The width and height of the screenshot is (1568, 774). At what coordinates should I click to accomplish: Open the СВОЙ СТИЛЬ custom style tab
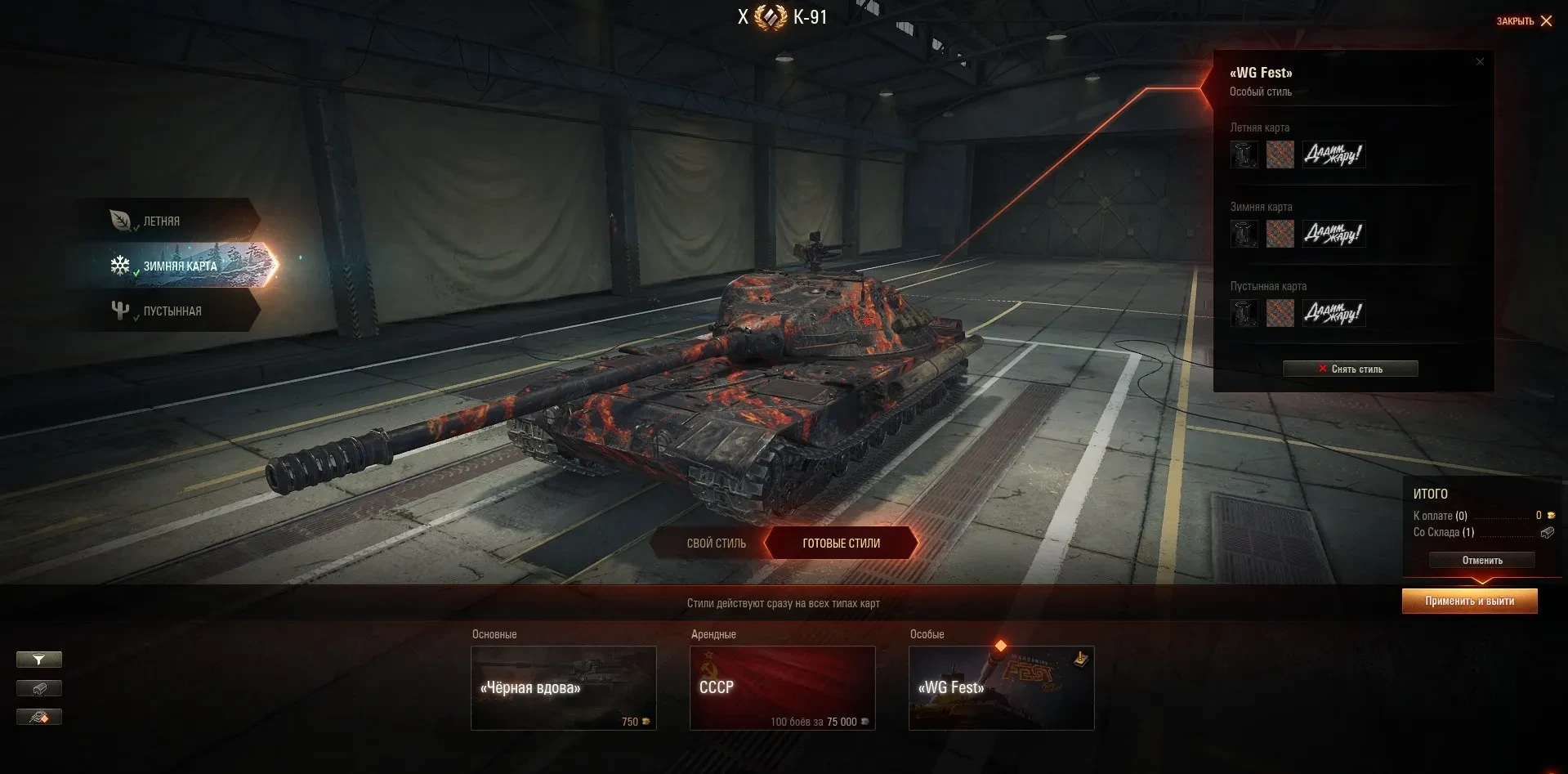coord(716,543)
